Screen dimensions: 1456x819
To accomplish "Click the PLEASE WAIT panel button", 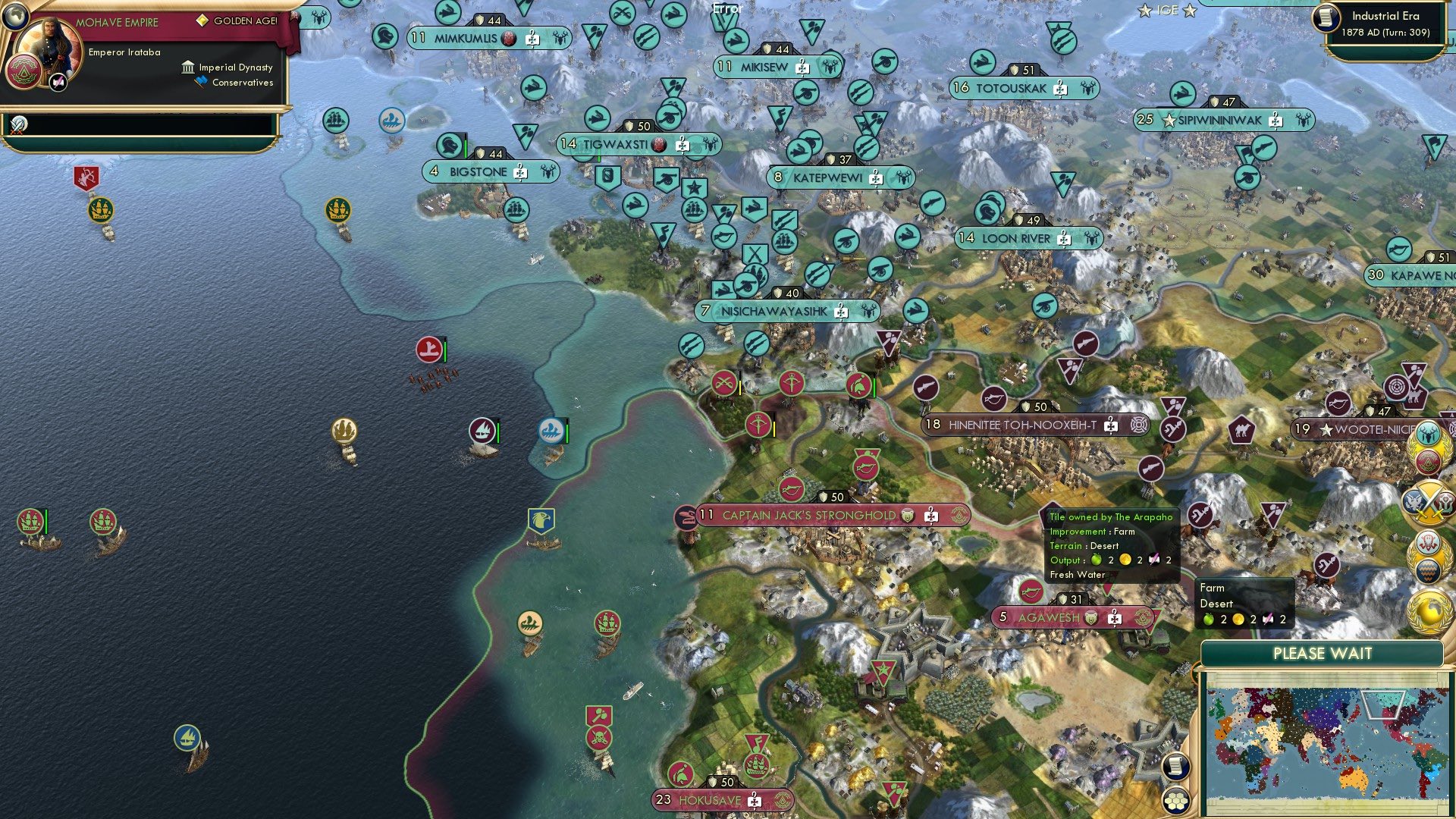I will pyautogui.click(x=1323, y=652).
